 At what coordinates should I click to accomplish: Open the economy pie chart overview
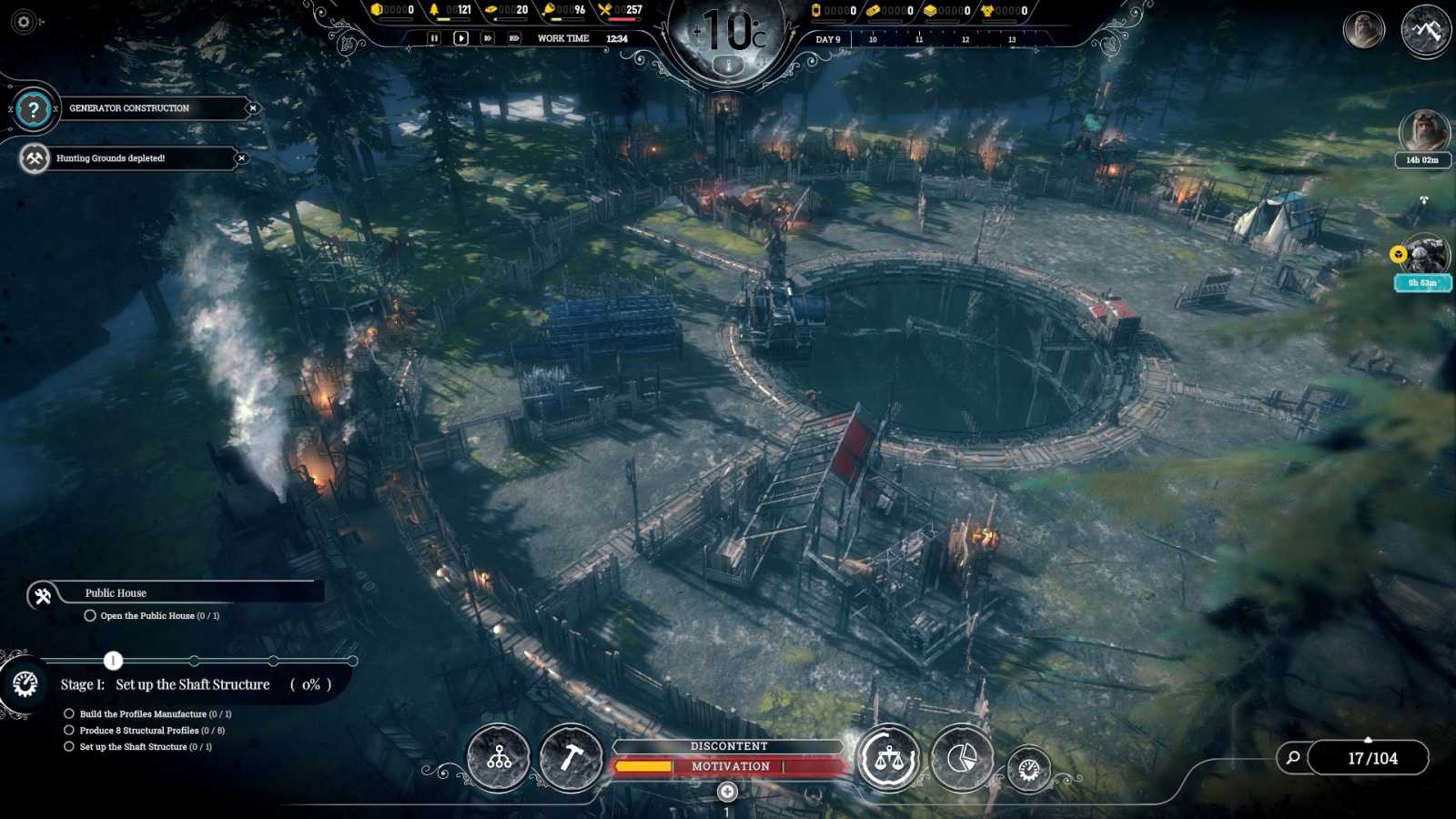(x=962, y=757)
